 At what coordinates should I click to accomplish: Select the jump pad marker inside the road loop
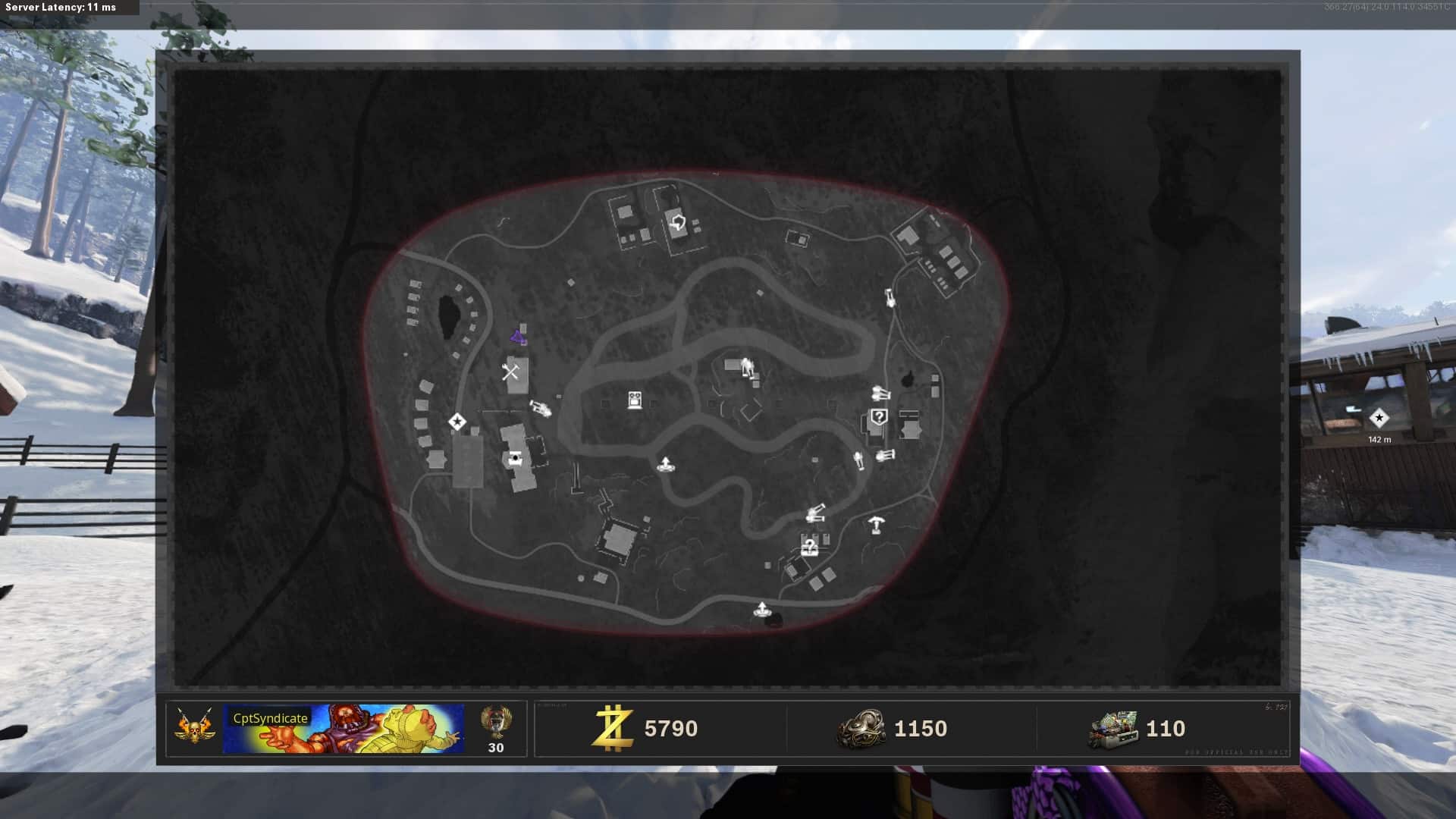(x=665, y=465)
